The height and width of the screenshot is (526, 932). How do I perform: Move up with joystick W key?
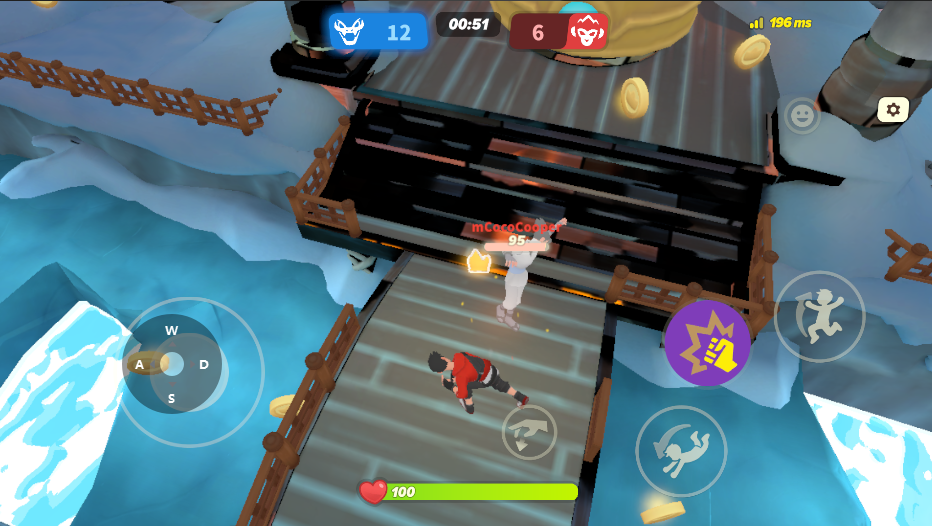tap(172, 331)
